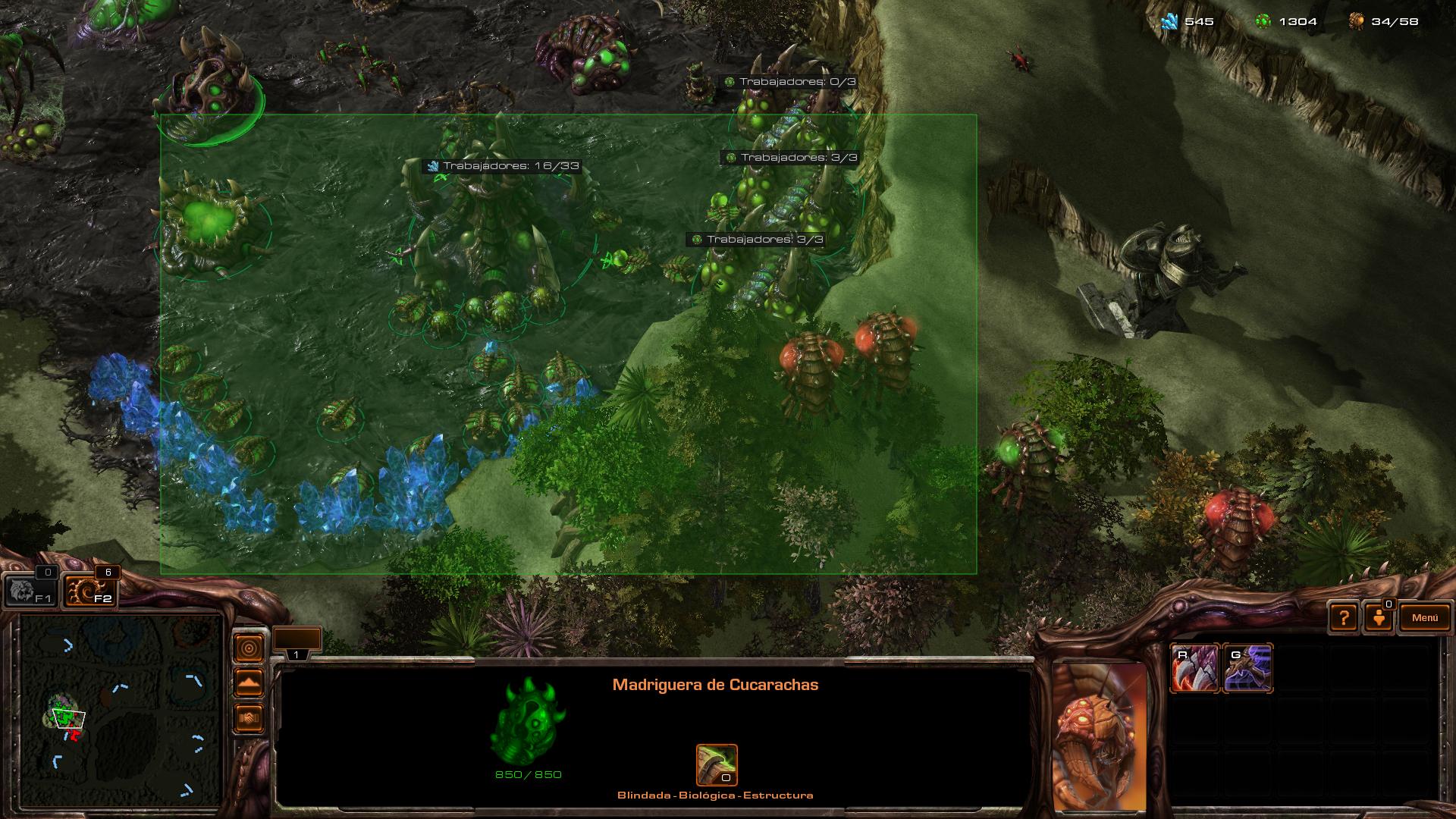Toggle the handshake alliance colors button

click(249, 717)
